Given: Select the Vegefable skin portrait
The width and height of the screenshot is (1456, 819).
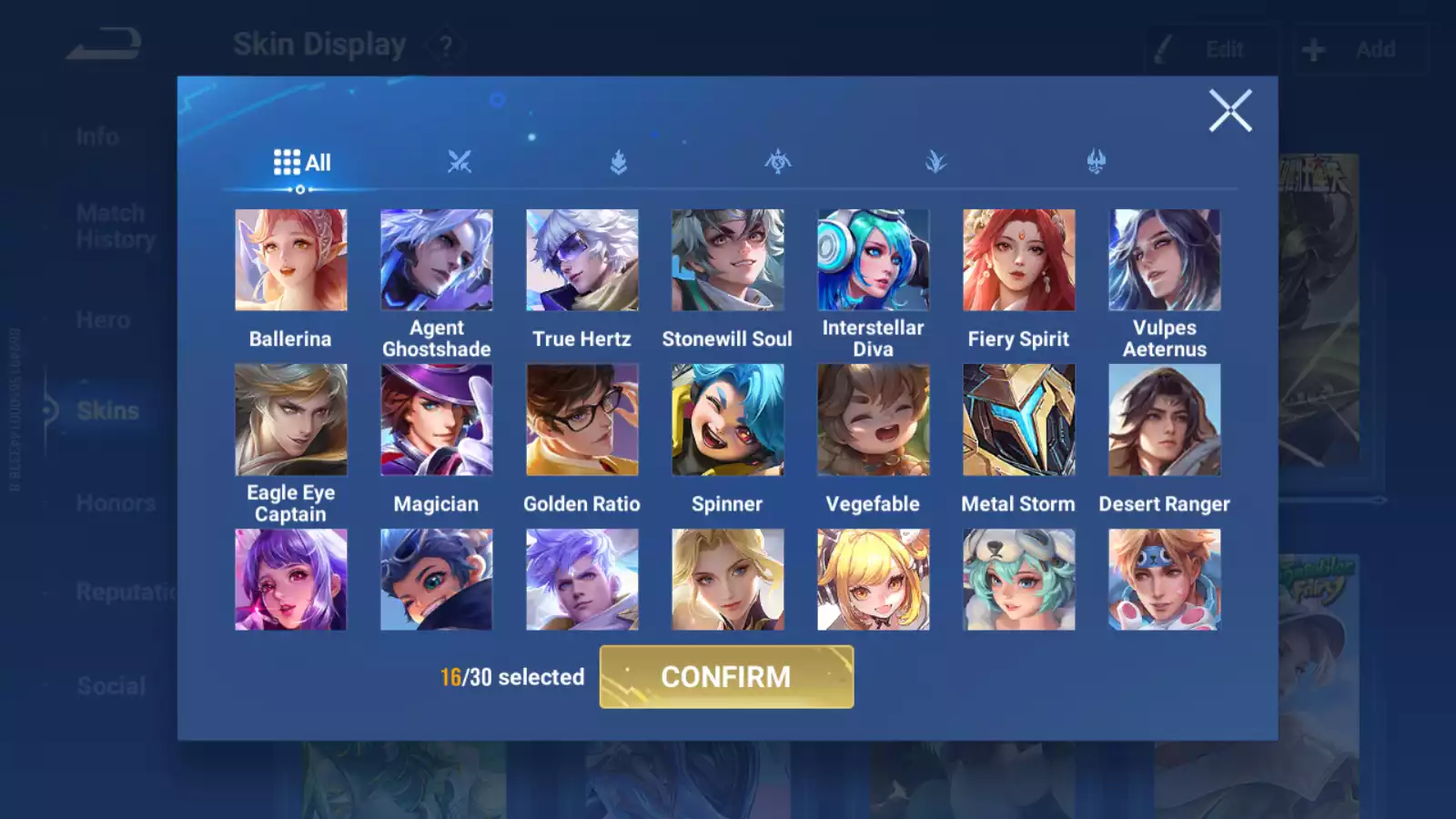Looking at the screenshot, I should coord(873,419).
